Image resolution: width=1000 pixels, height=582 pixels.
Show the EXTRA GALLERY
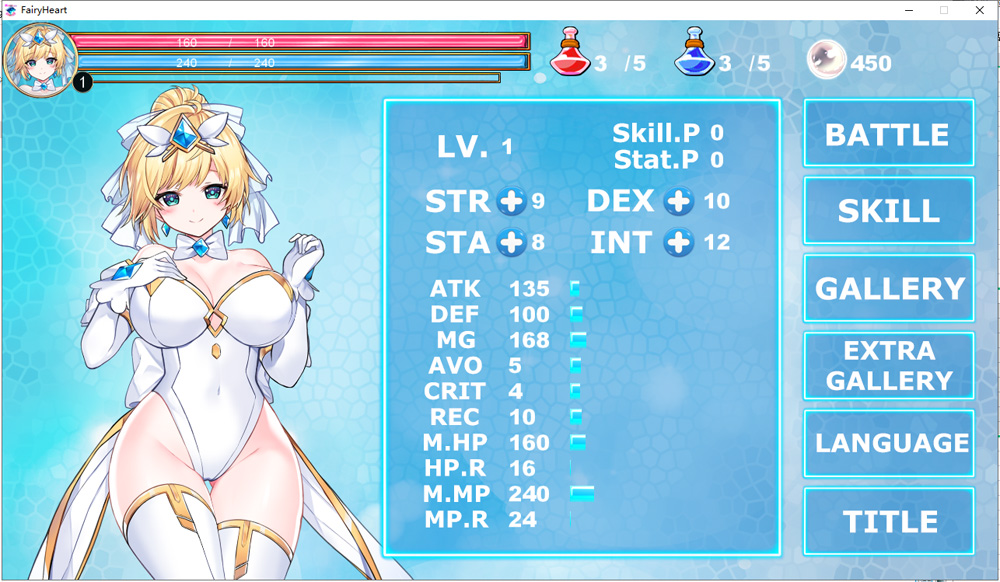888,366
